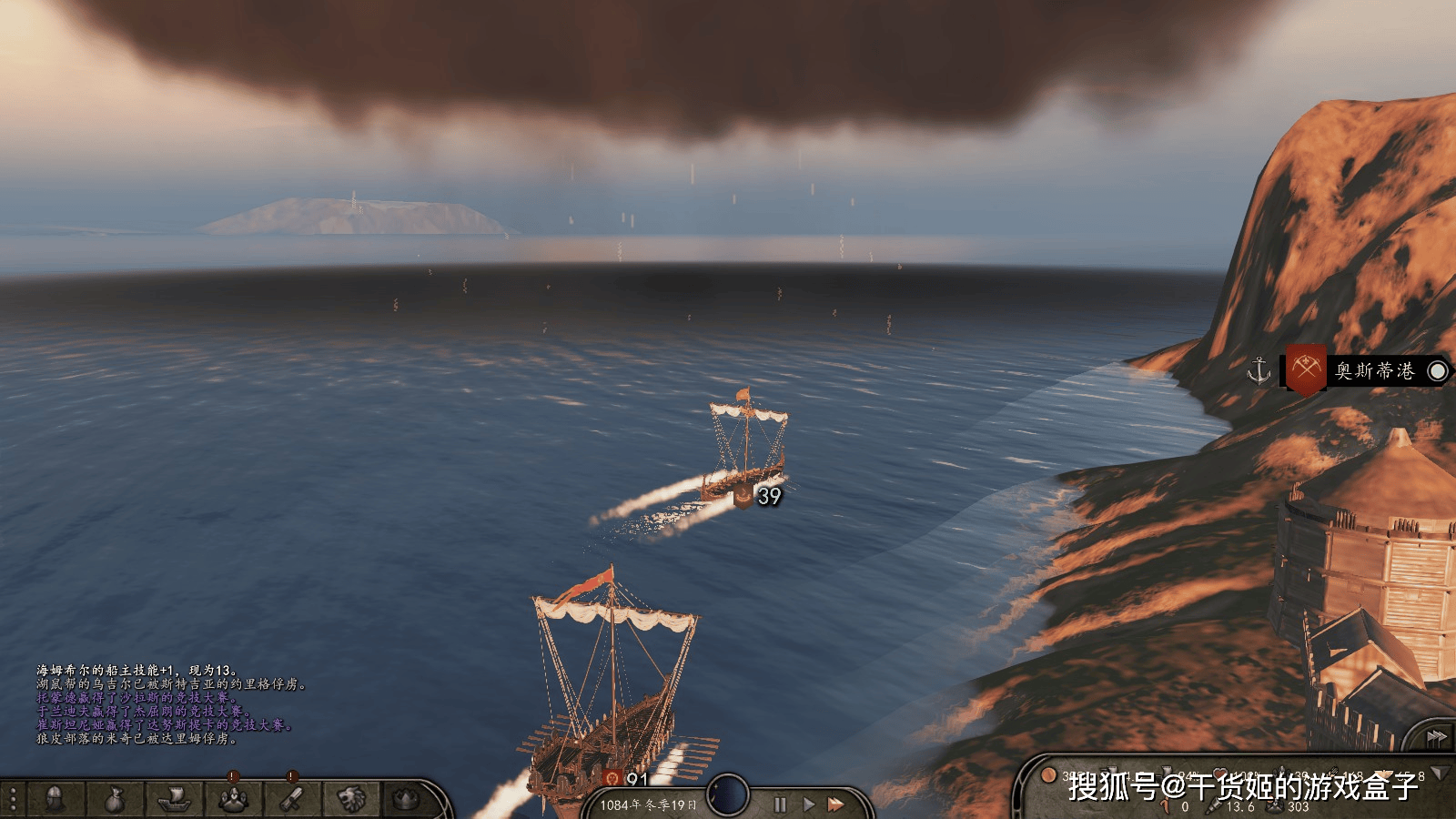Pause the campaign time
1456x819 pixels.
click(x=780, y=804)
